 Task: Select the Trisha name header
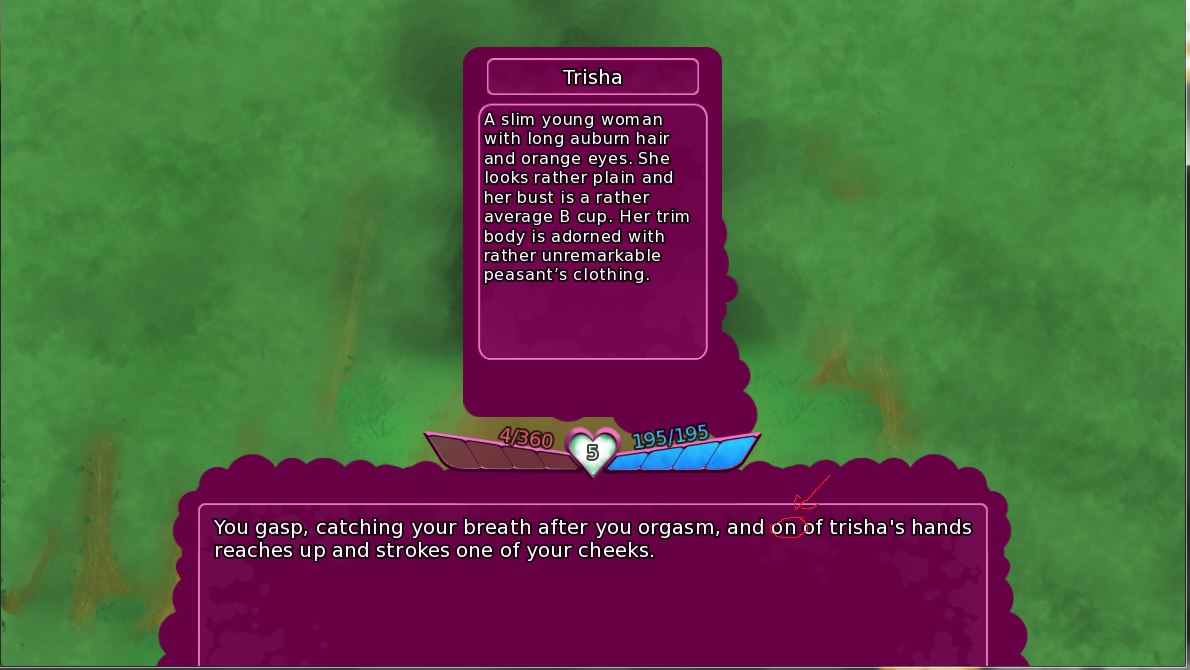click(x=592, y=77)
